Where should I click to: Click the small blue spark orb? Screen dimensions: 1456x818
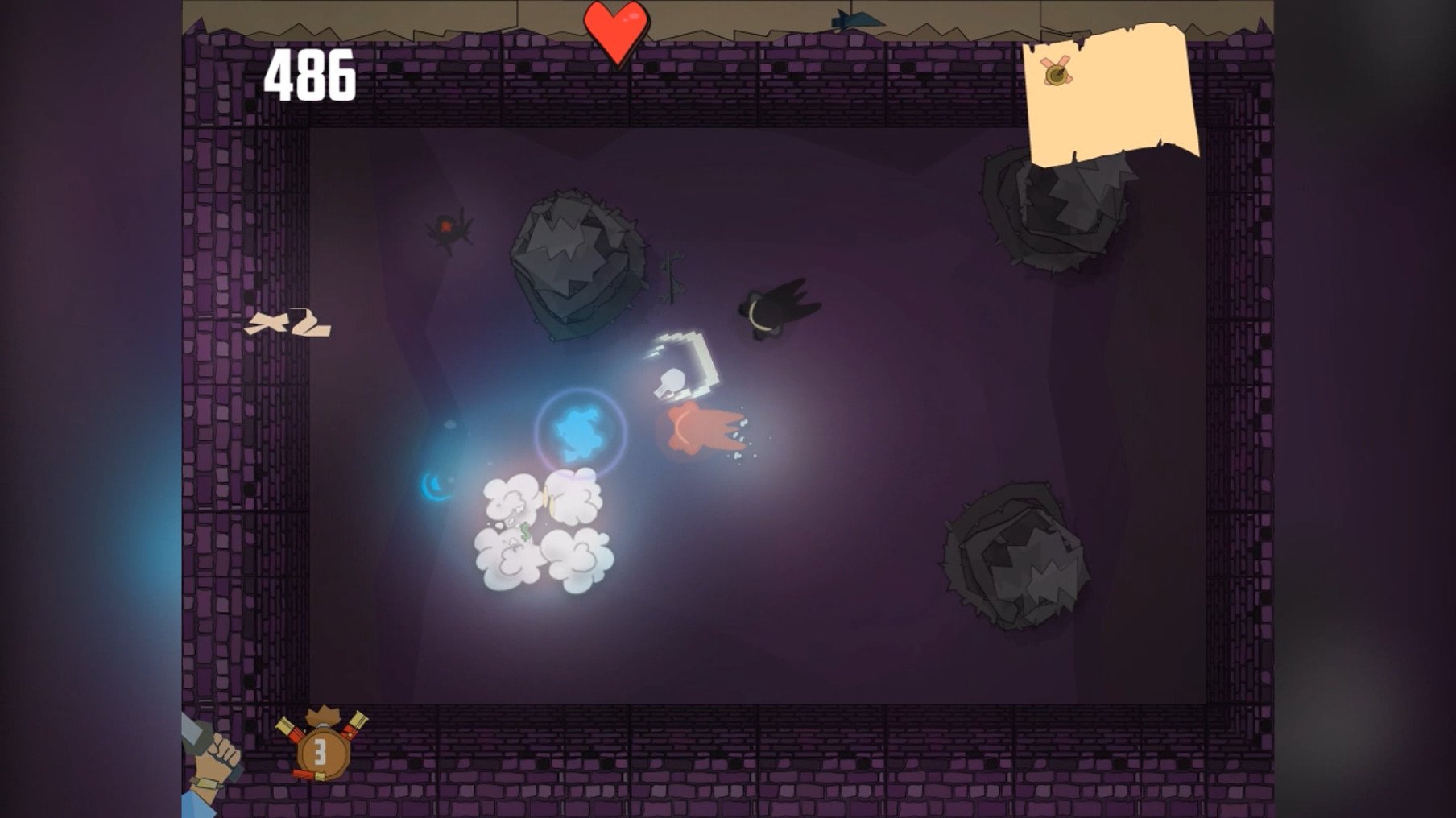coord(432,484)
